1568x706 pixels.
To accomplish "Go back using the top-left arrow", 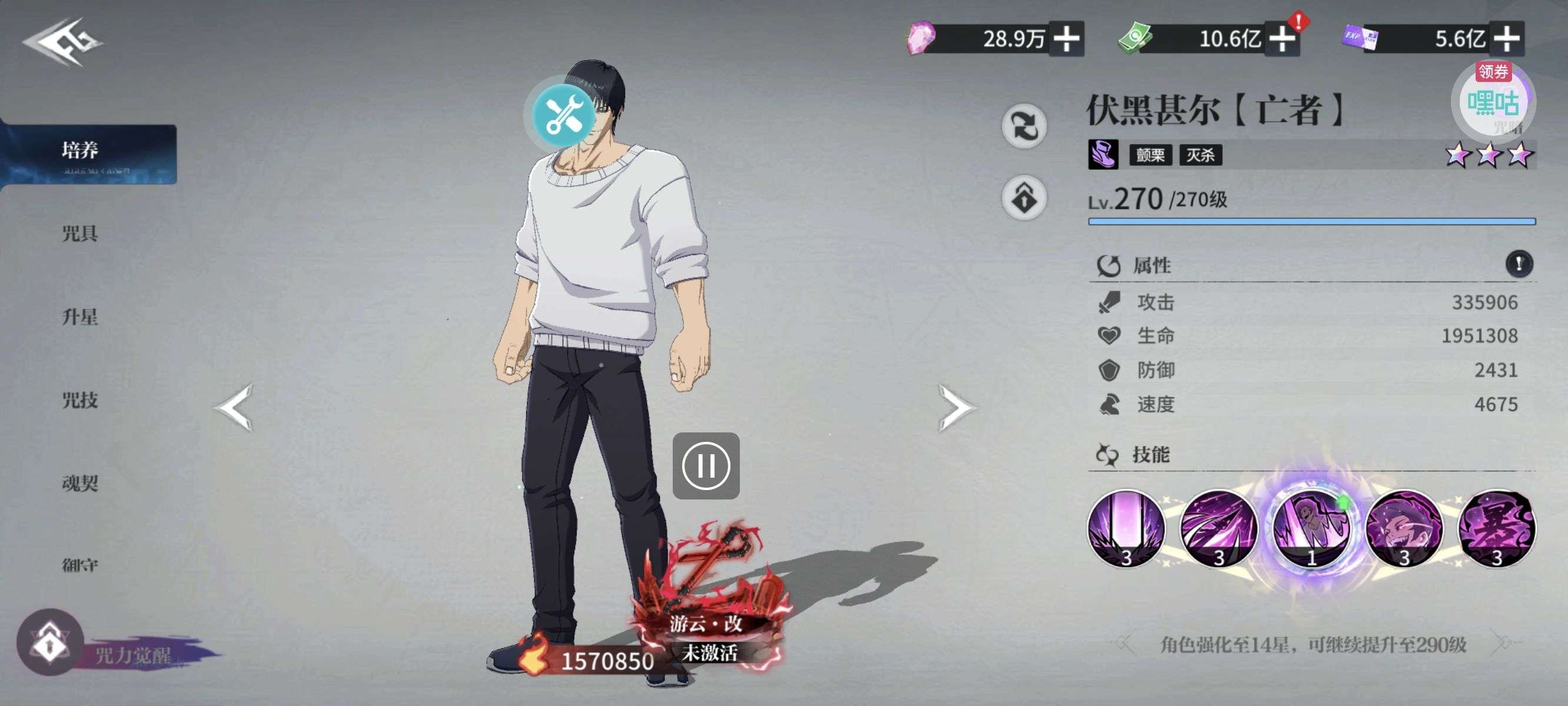I will pyautogui.click(x=62, y=41).
